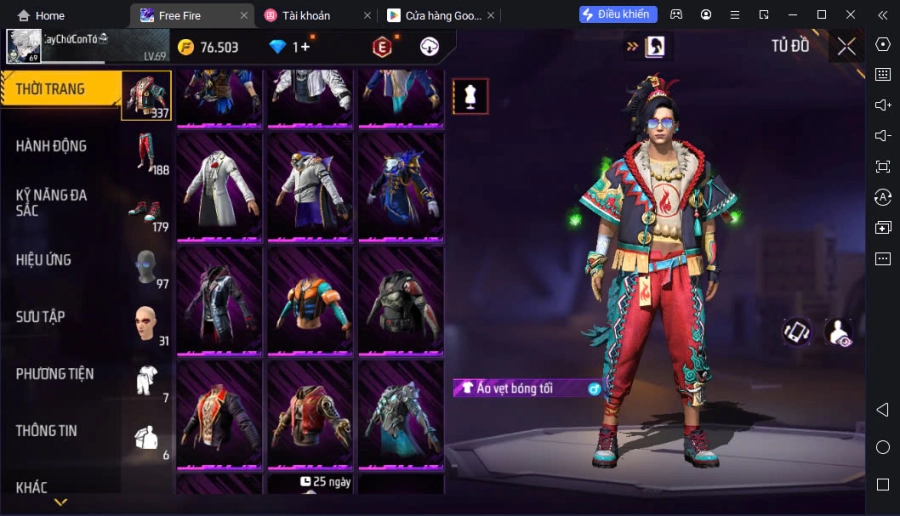
Task: Pick the black jacket with red shirt
Action: point(219,412)
